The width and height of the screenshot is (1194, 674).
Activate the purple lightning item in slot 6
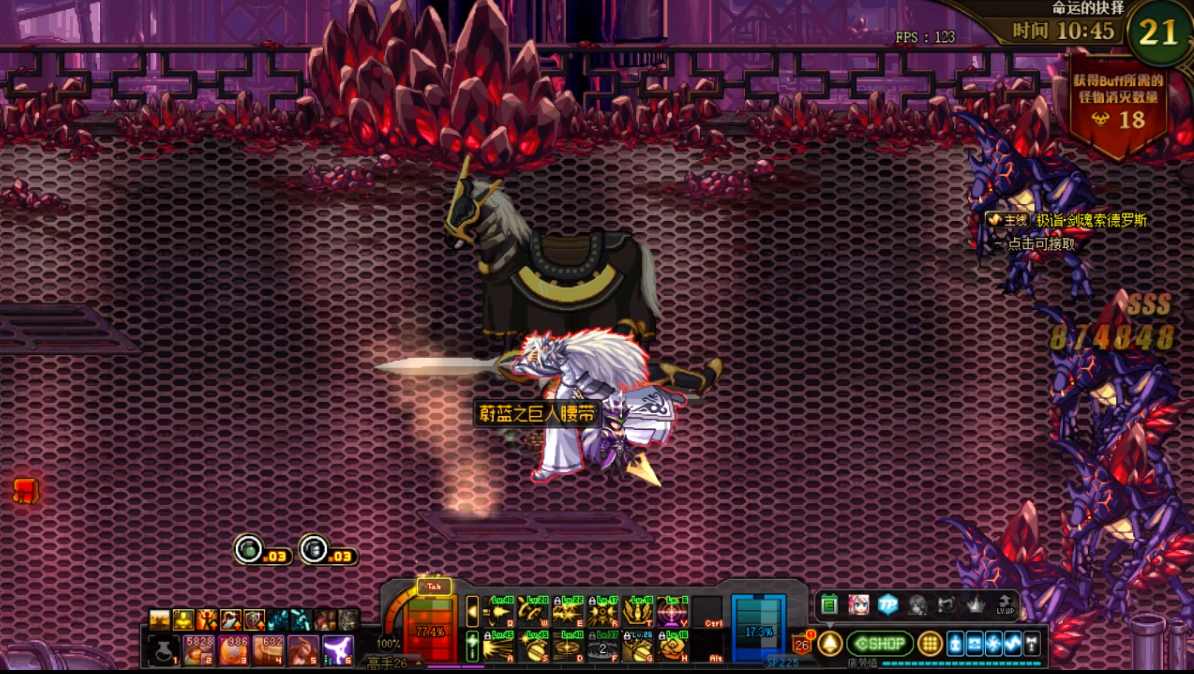(x=338, y=651)
